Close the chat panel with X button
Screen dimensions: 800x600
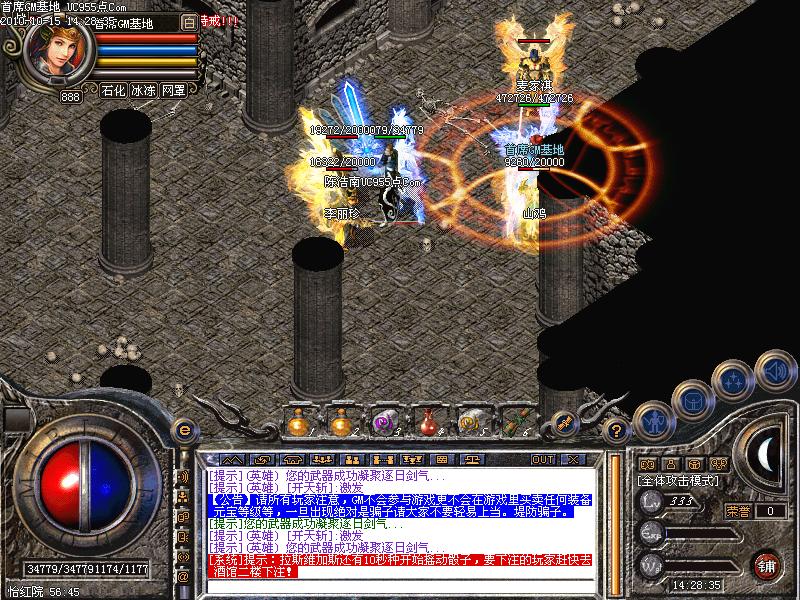[x=572, y=459]
